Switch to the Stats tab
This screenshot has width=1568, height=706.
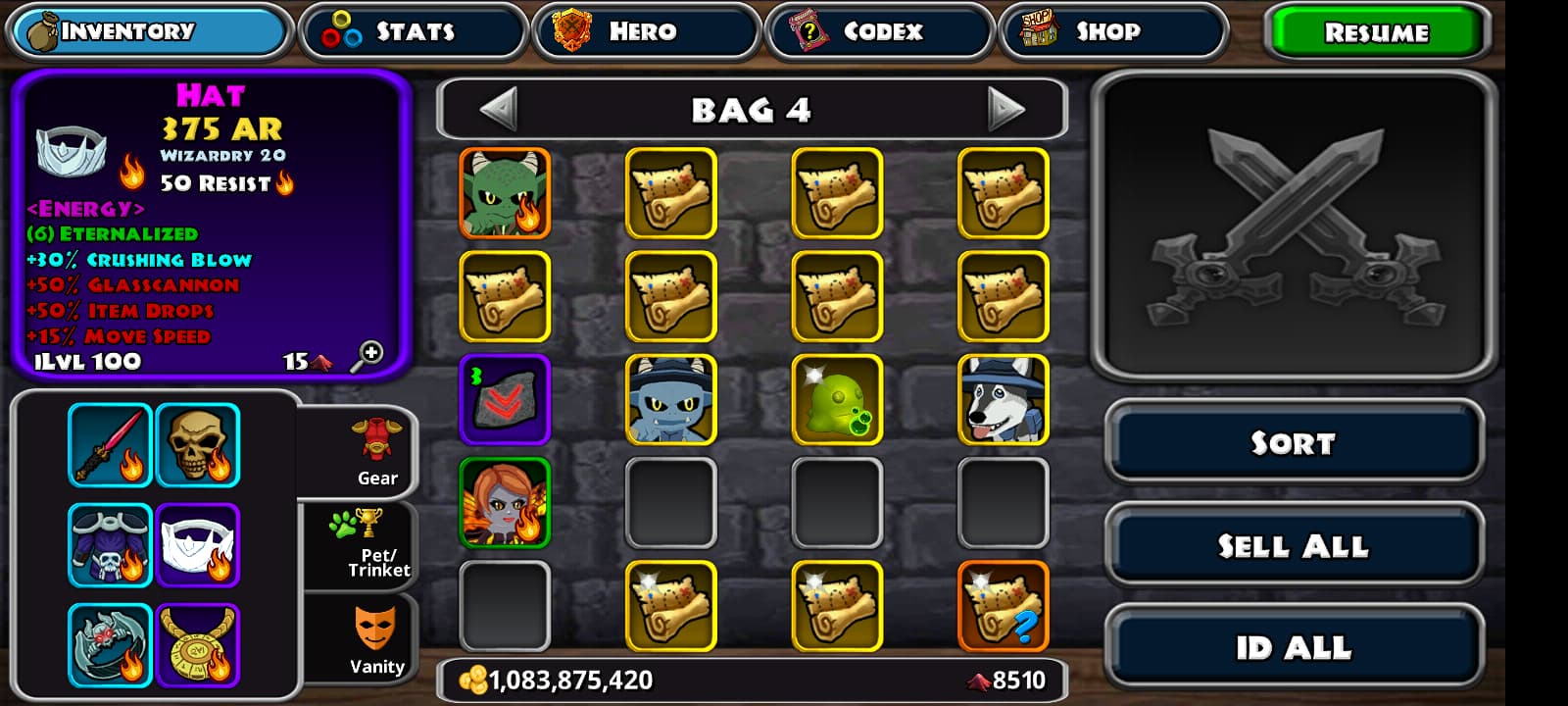coord(413,31)
